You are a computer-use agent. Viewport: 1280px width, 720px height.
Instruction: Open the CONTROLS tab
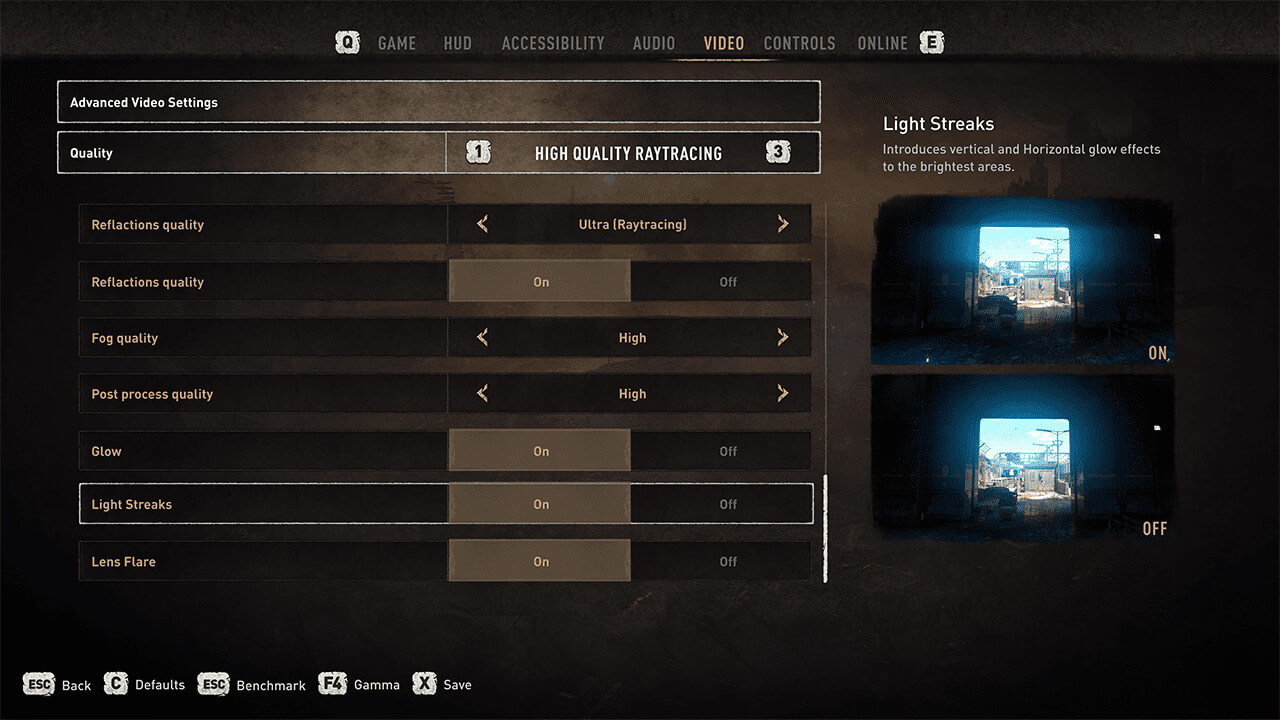tap(799, 43)
